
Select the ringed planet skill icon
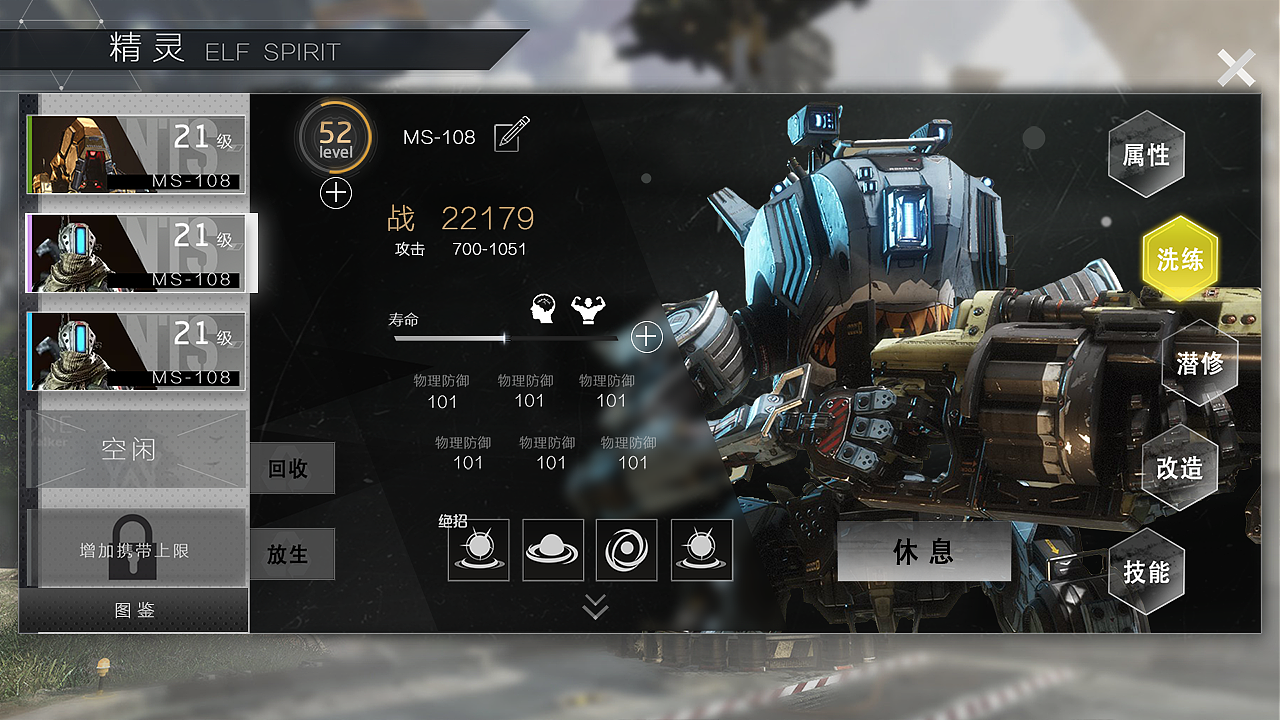(553, 550)
